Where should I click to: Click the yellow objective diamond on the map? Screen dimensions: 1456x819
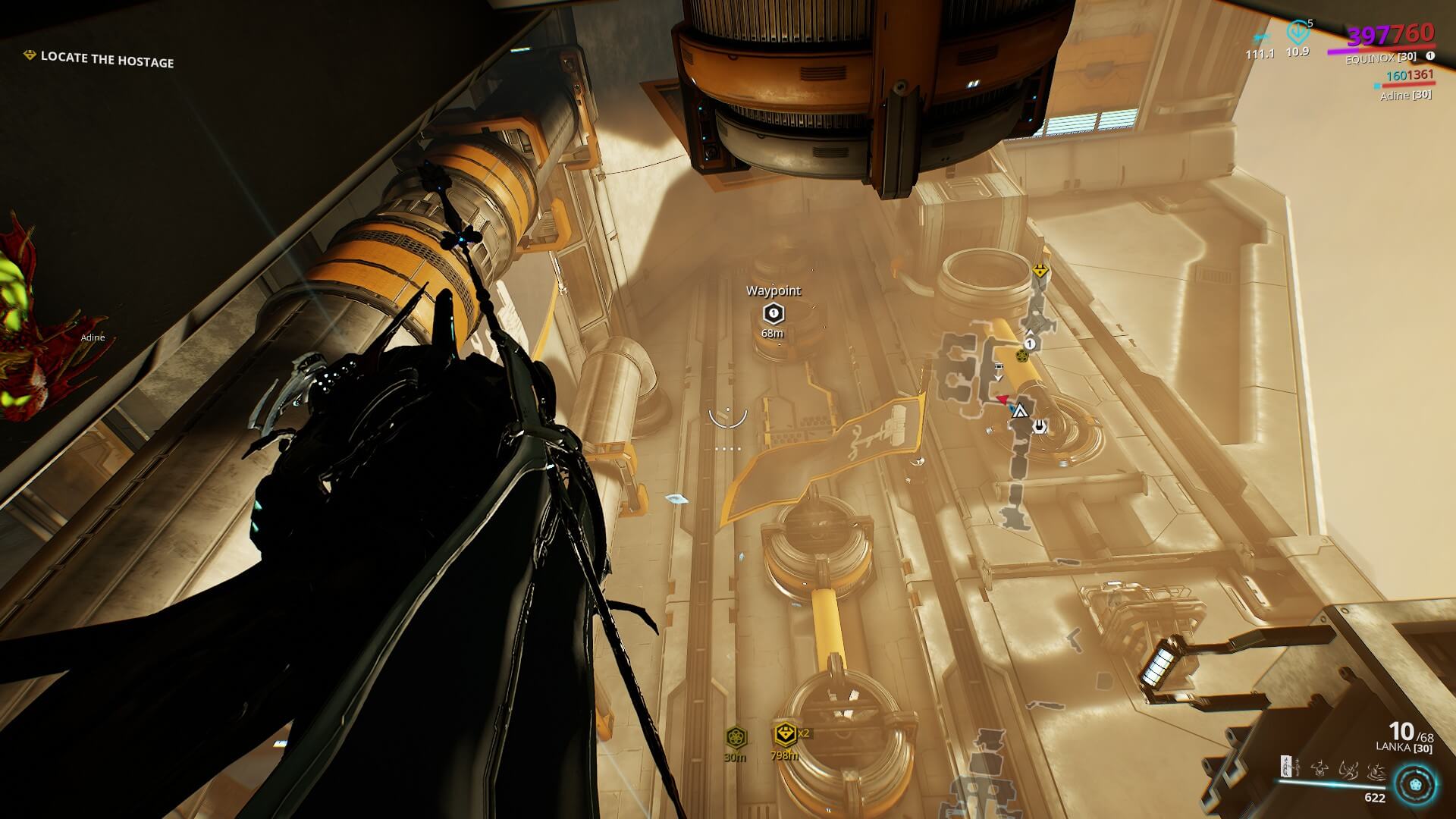tap(1039, 271)
